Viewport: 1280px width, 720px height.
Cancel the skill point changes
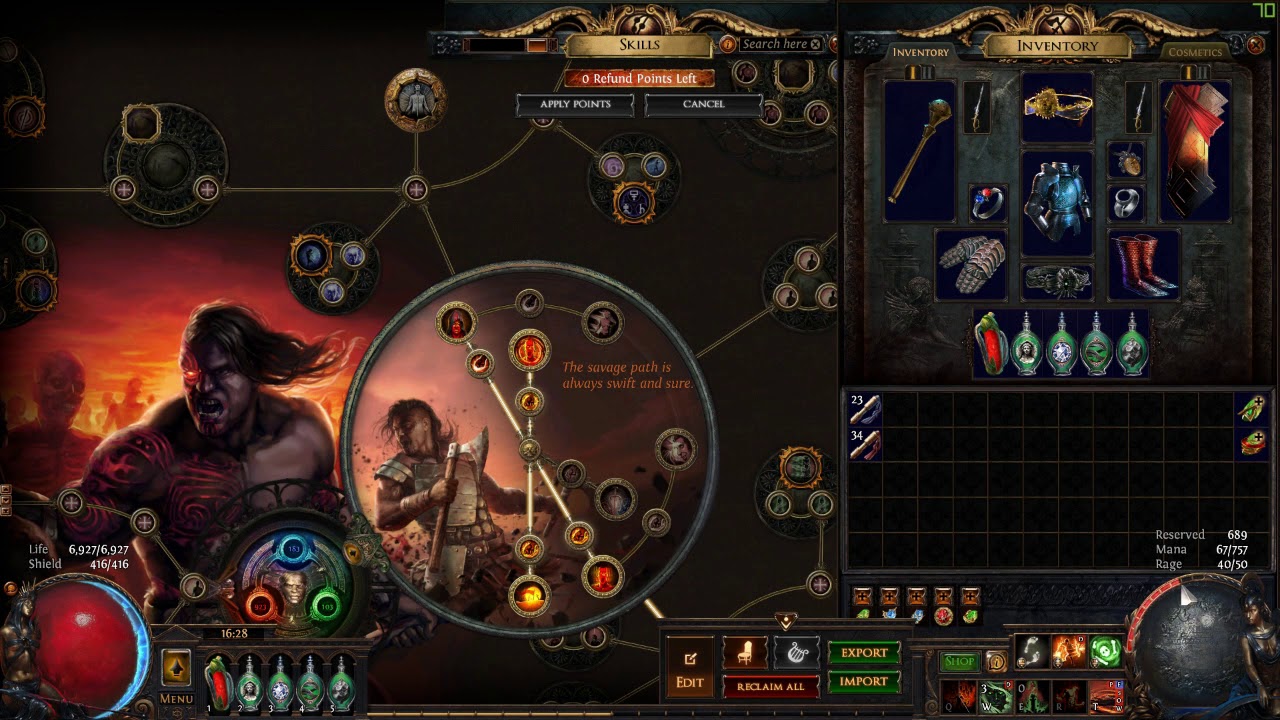703,104
